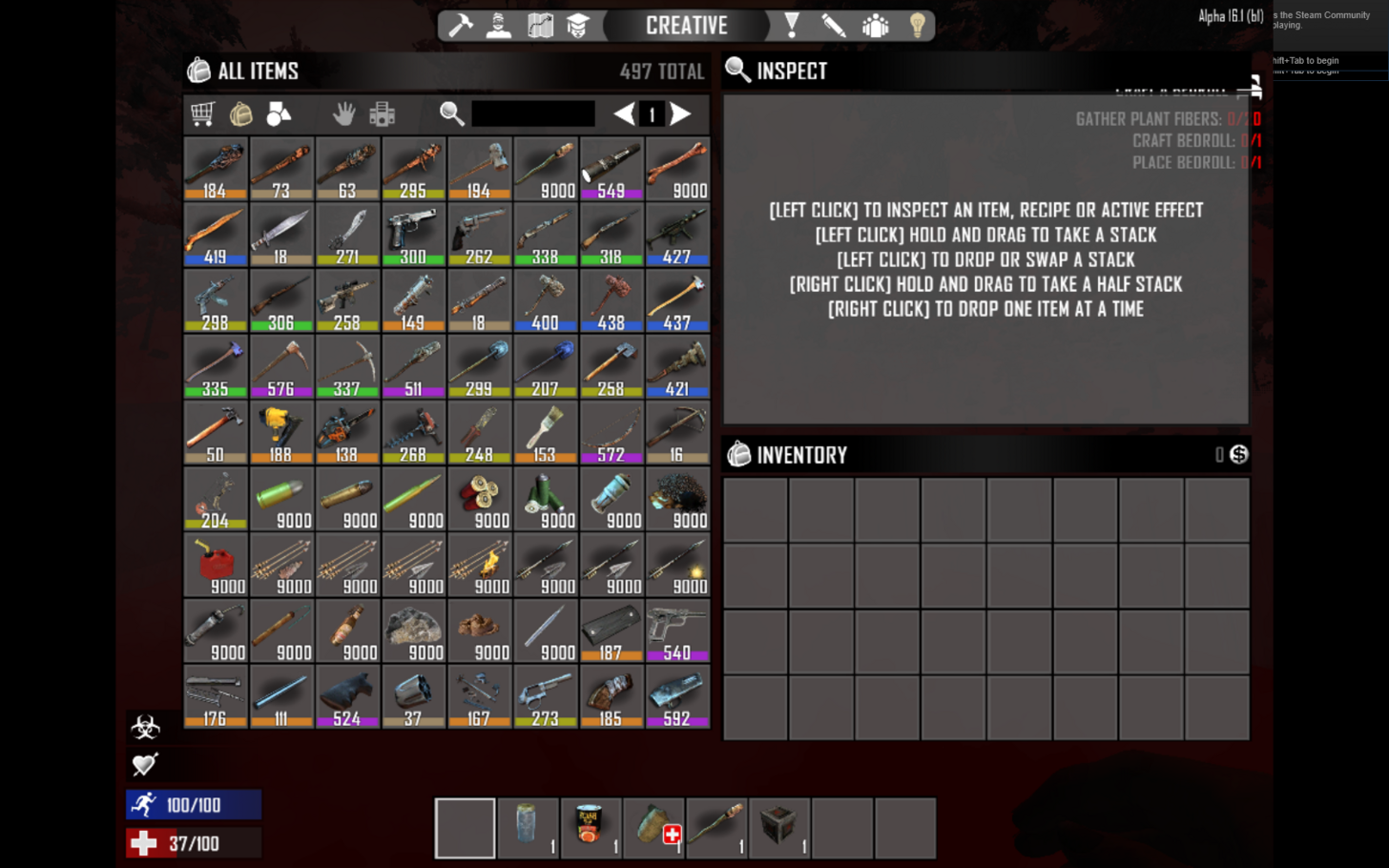
Task: Select the flaming arrows stack
Action: click(x=479, y=565)
